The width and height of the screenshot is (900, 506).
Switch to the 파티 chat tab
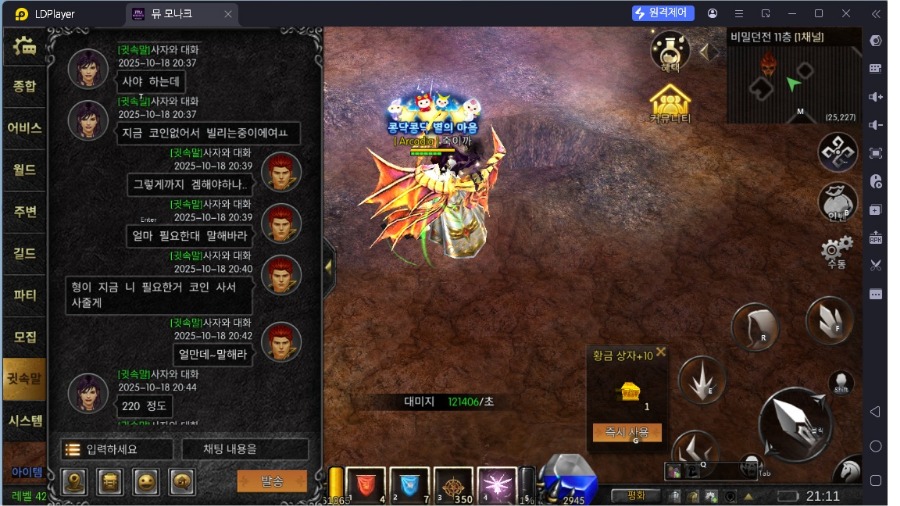tap(24, 296)
